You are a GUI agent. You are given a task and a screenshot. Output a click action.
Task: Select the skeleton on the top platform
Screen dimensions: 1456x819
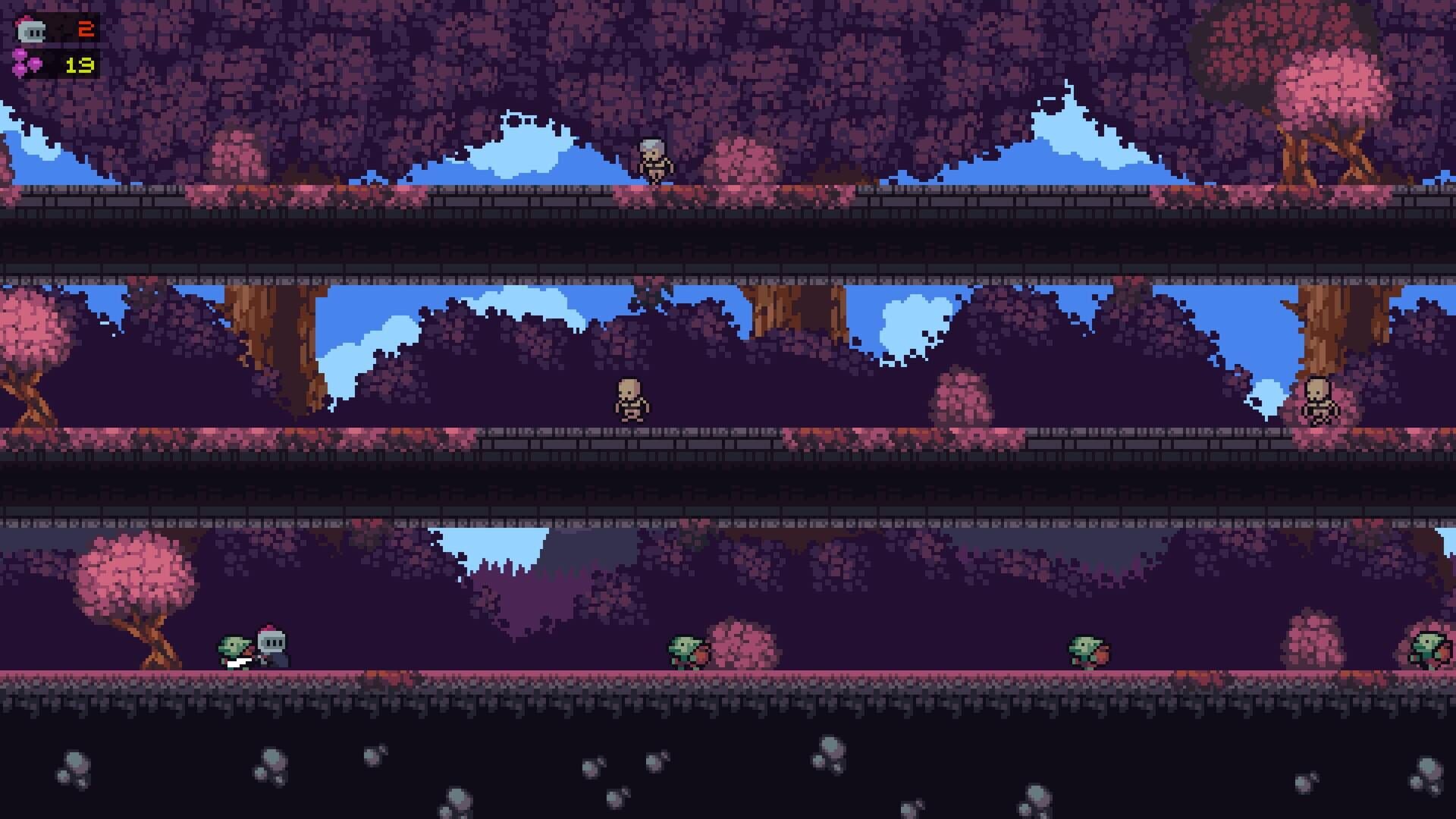654,159
